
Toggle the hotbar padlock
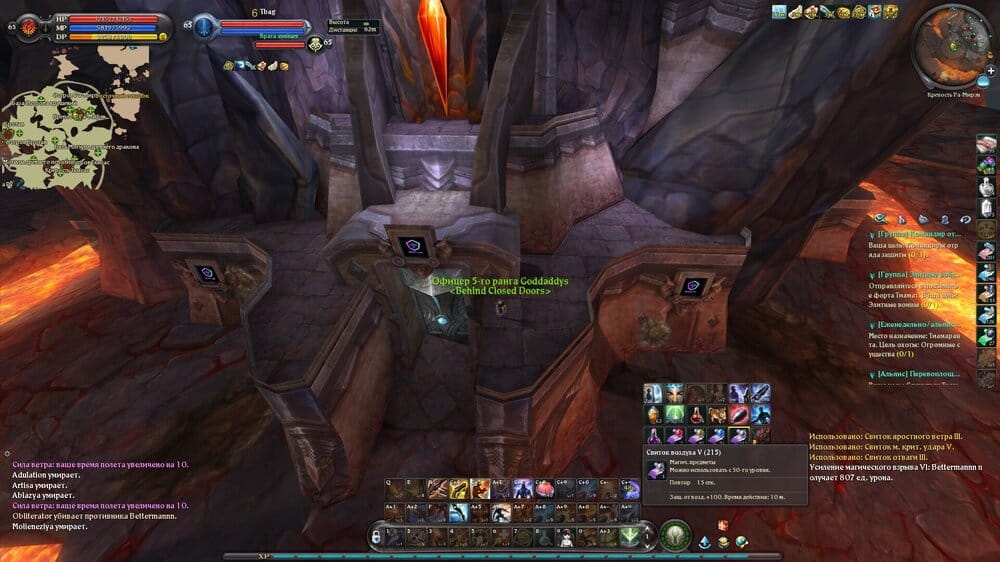coord(376,537)
